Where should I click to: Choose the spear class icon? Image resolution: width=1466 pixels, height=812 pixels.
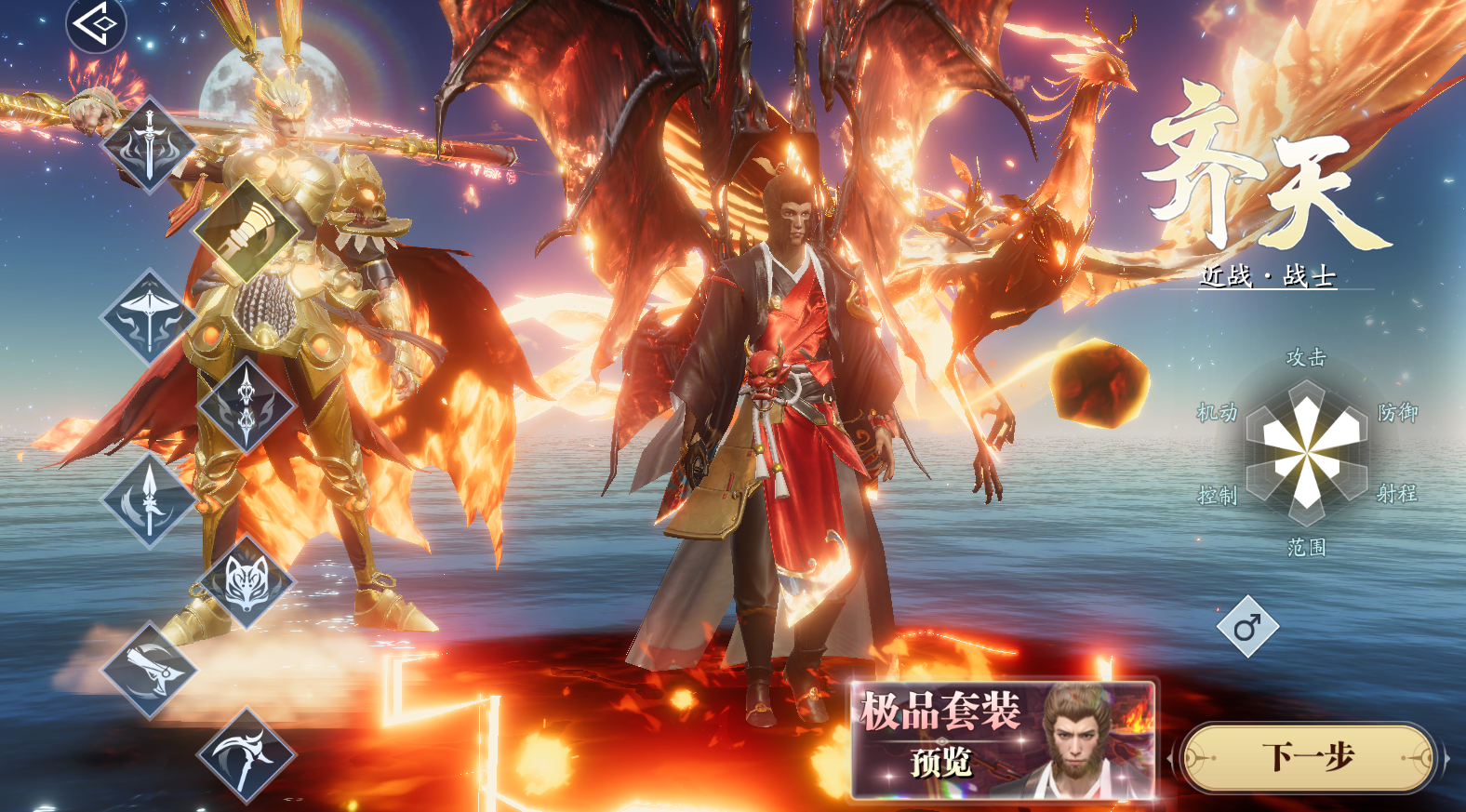(x=149, y=500)
